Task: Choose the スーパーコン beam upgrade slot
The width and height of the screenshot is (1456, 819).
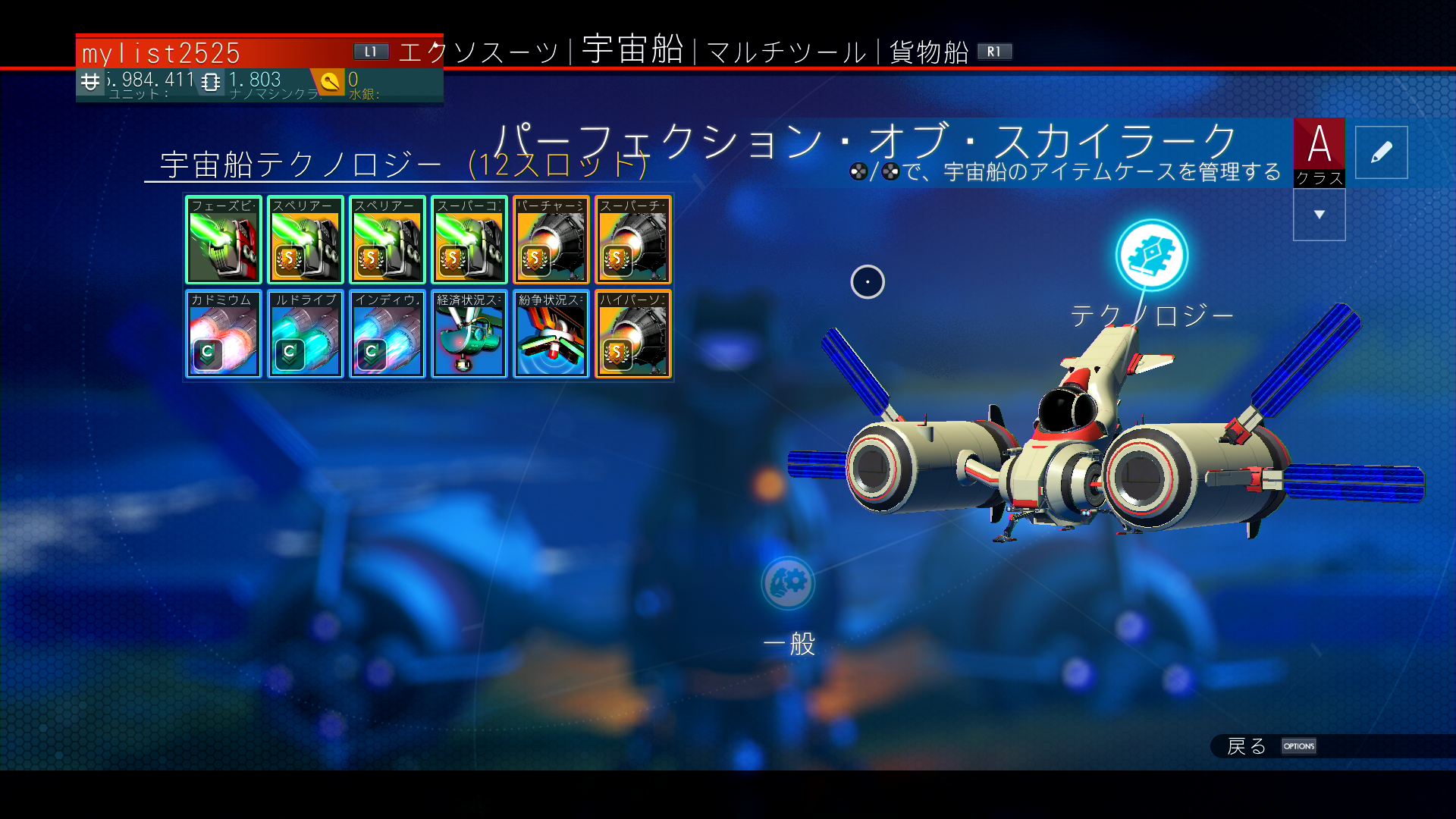Action: (469, 240)
